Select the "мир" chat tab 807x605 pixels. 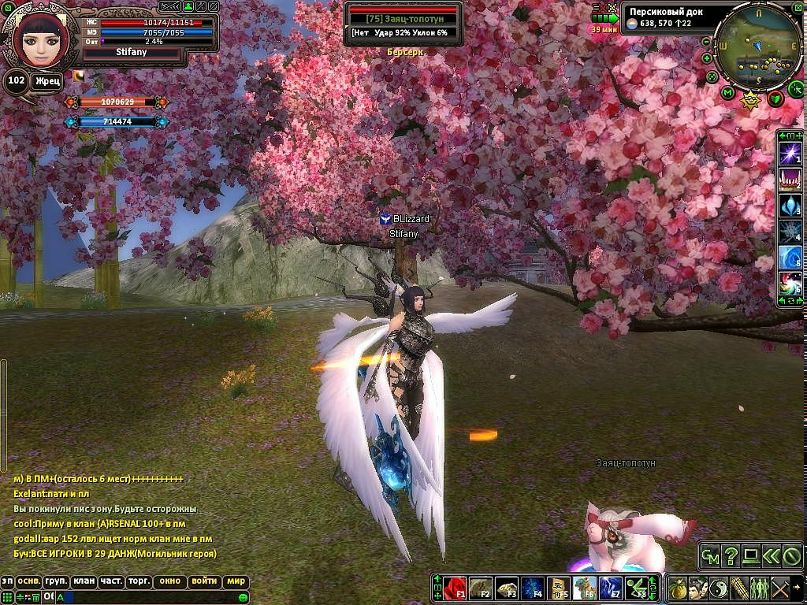pos(236,581)
